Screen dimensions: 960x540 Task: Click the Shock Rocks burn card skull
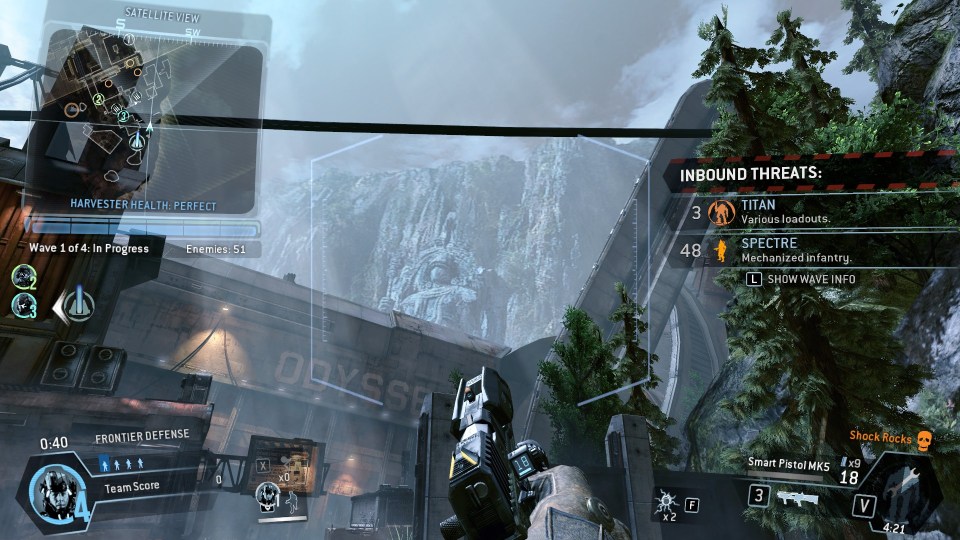pyautogui.click(x=924, y=439)
